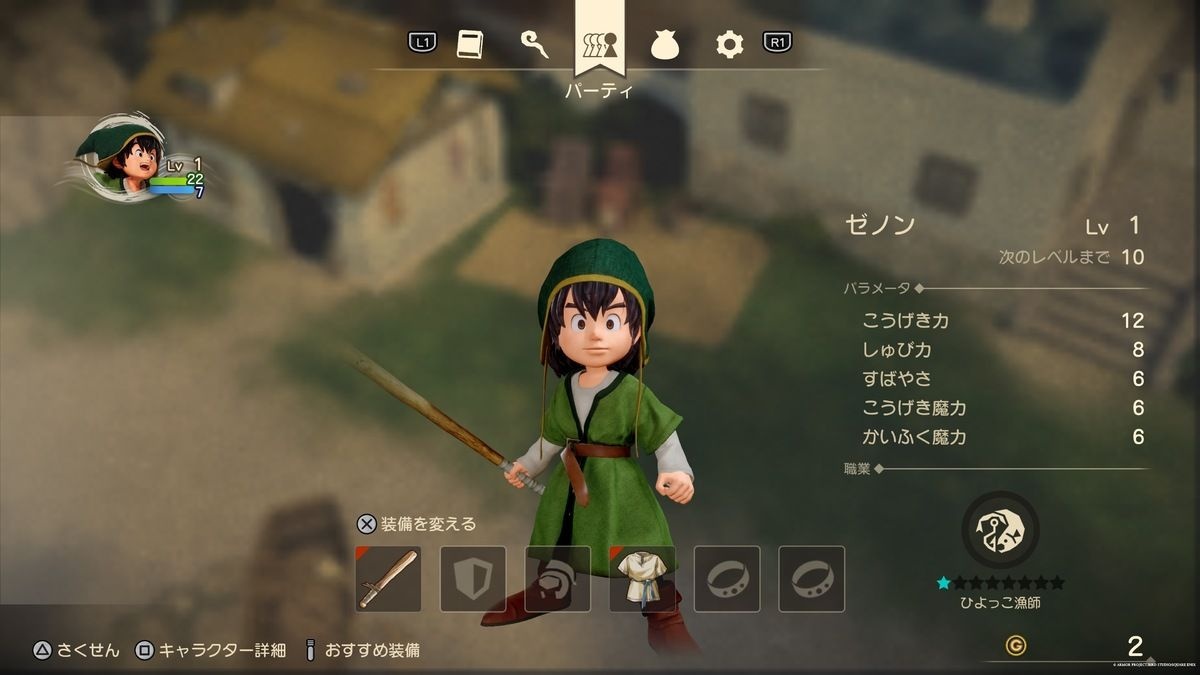Select the Party tab
This screenshot has height=675, width=1200.
tap(600, 44)
